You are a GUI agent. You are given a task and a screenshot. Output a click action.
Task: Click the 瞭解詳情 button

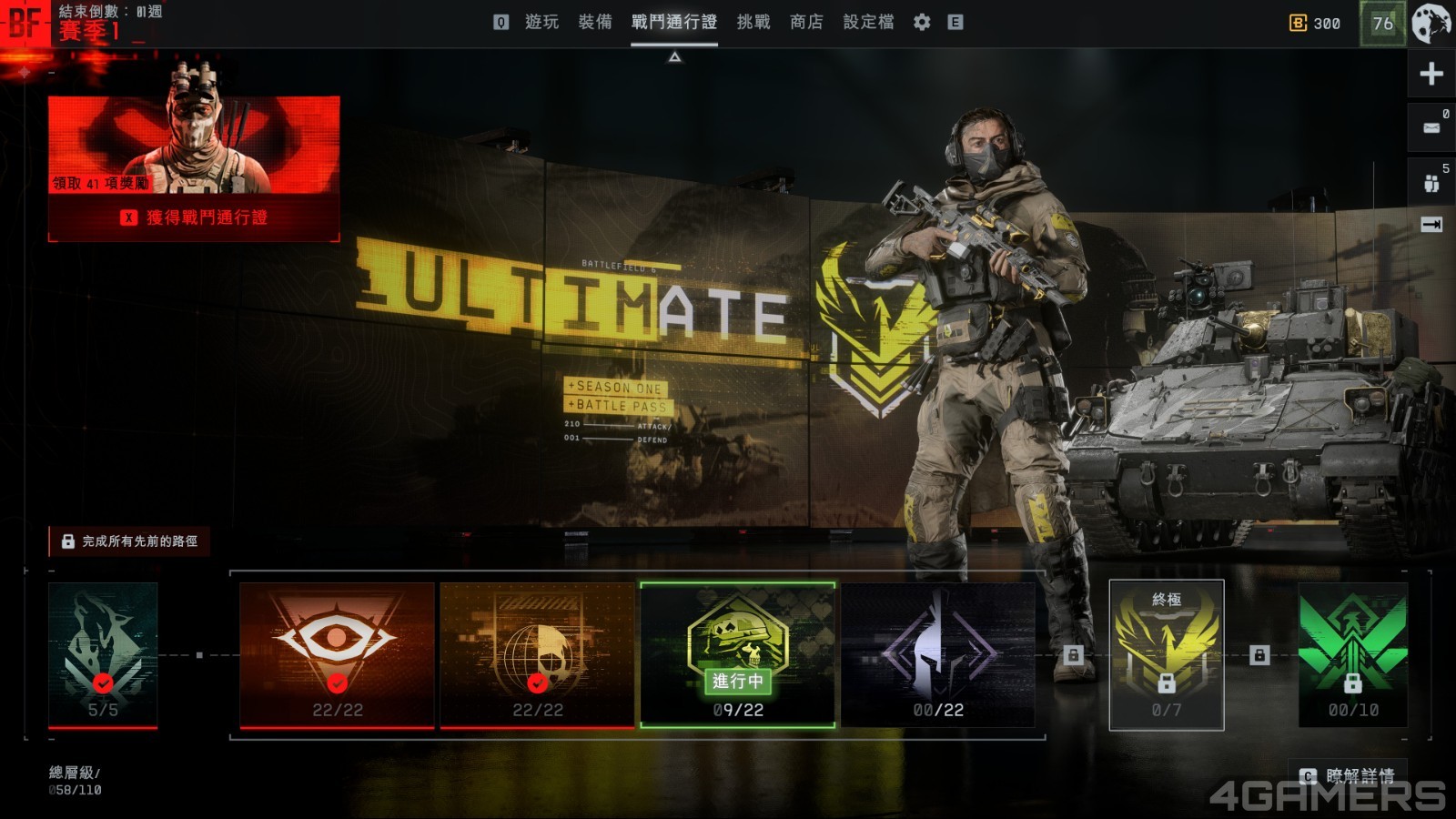tap(1349, 775)
